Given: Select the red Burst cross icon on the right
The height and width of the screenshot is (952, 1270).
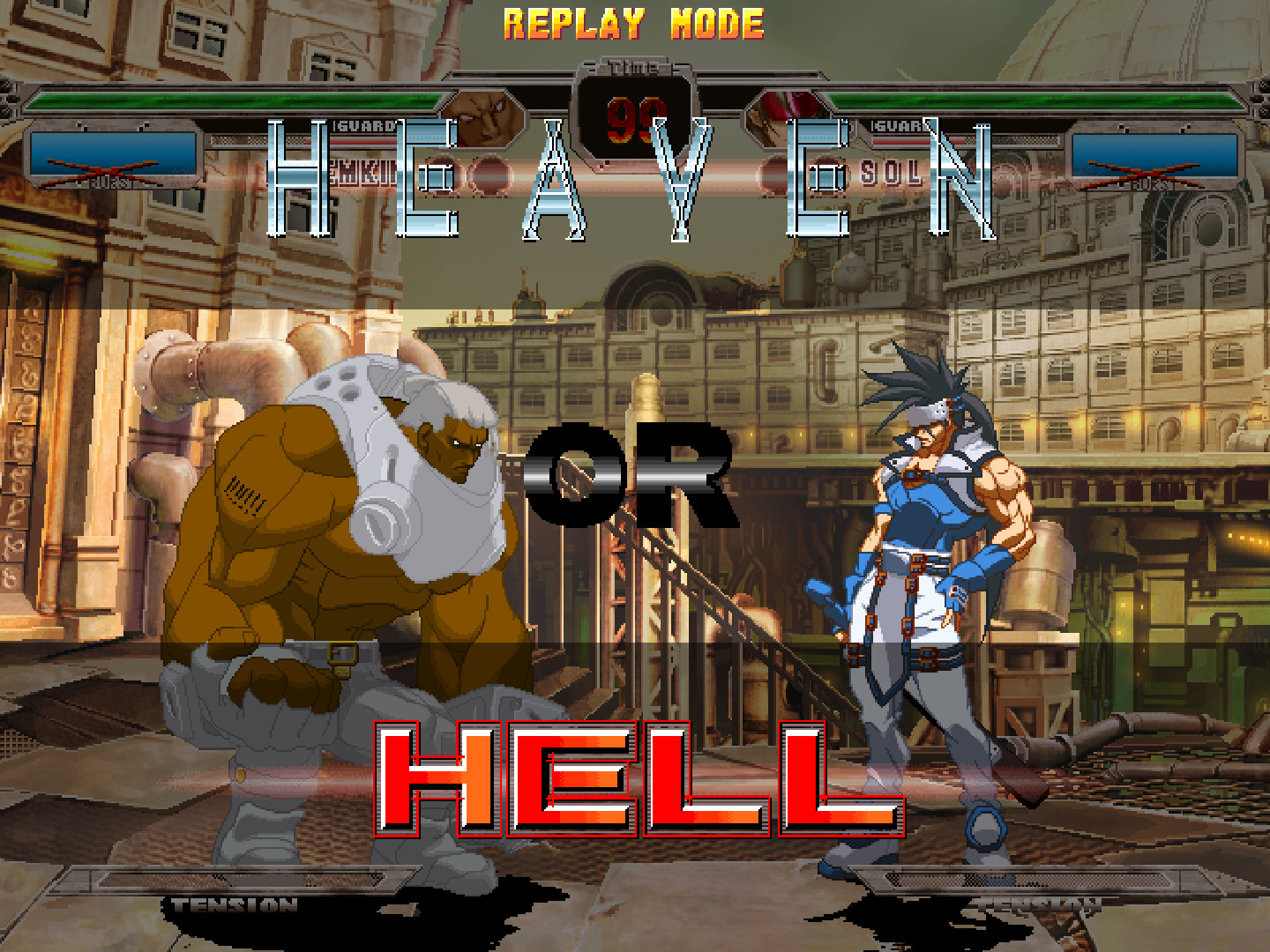Looking at the screenshot, I should 1147,167.
